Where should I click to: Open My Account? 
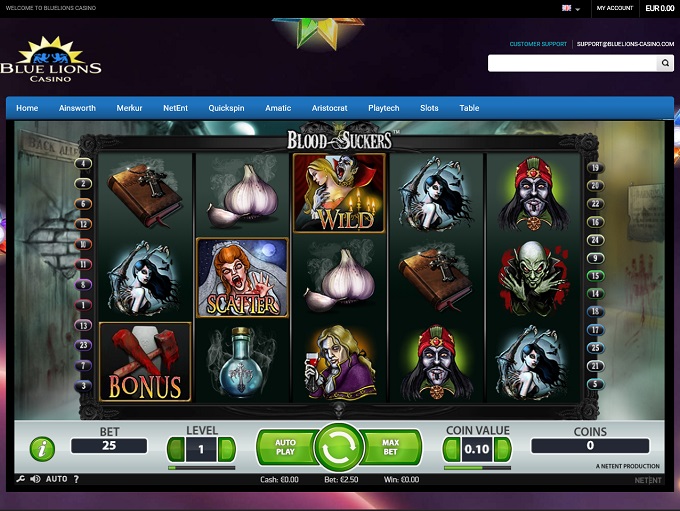tap(614, 8)
